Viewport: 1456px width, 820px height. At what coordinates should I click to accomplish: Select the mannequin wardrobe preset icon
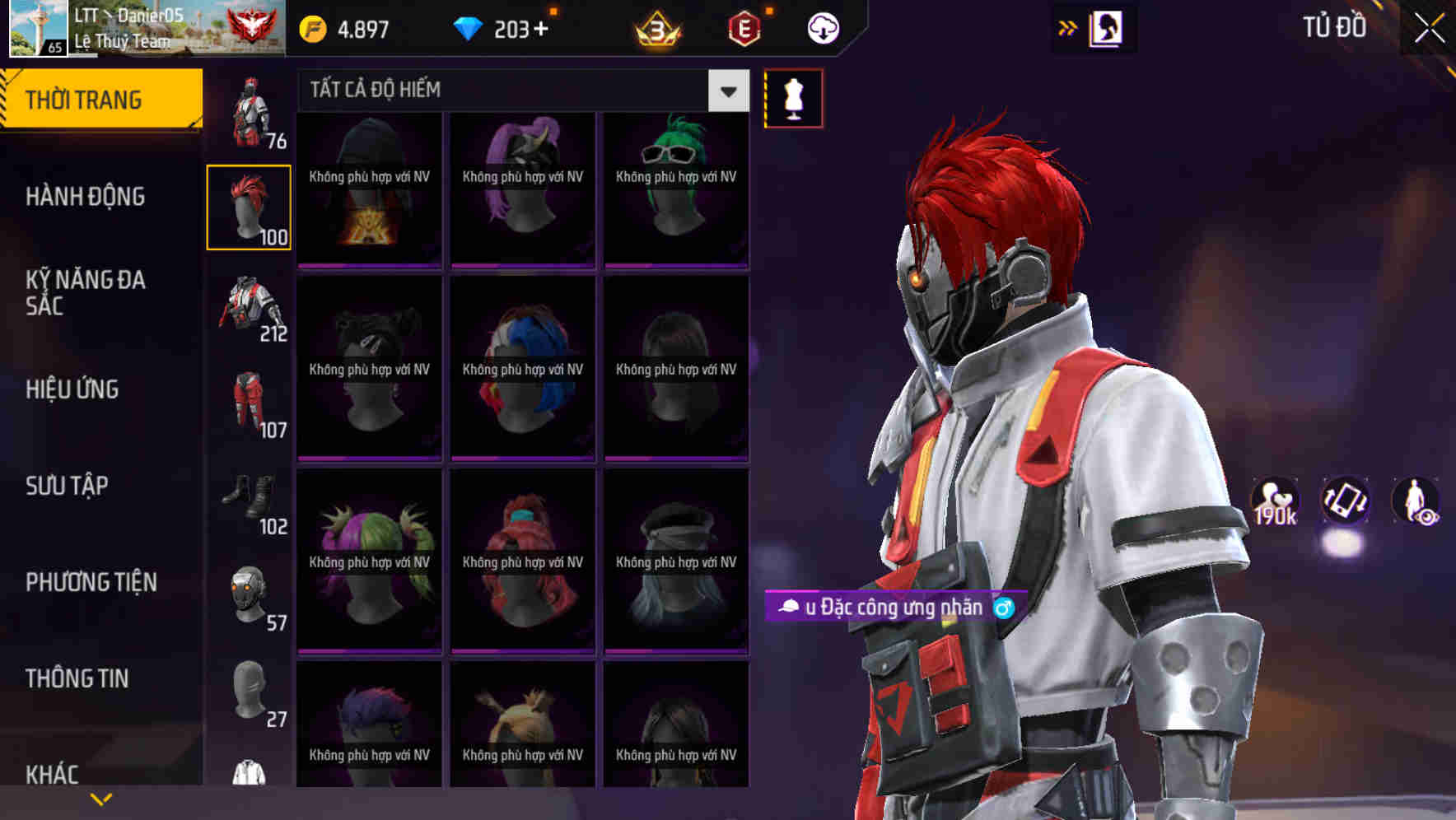tap(793, 98)
